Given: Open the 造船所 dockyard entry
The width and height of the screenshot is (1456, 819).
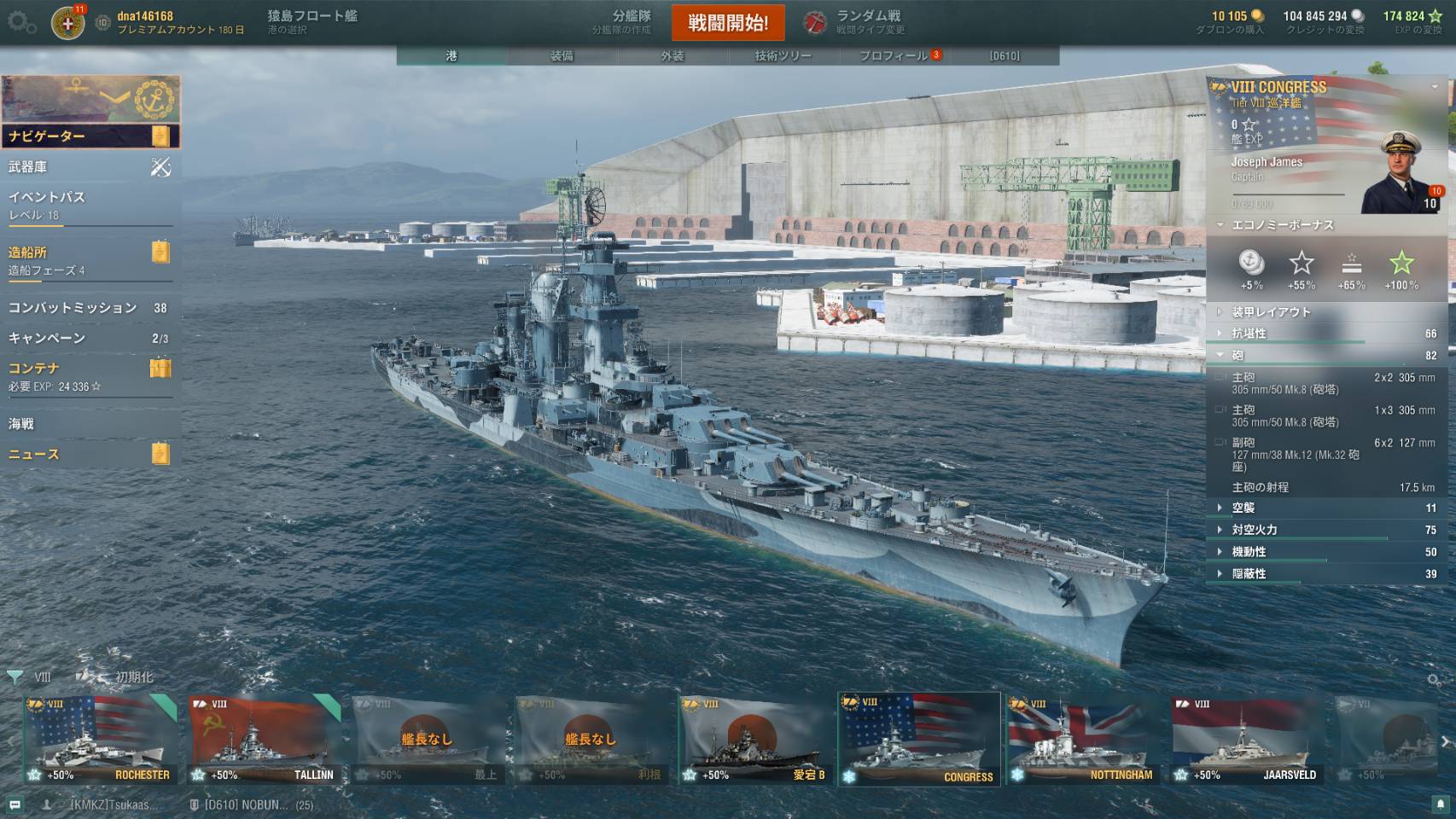Looking at the screenshot, I should pyautogui.click(x=90, y=259).
